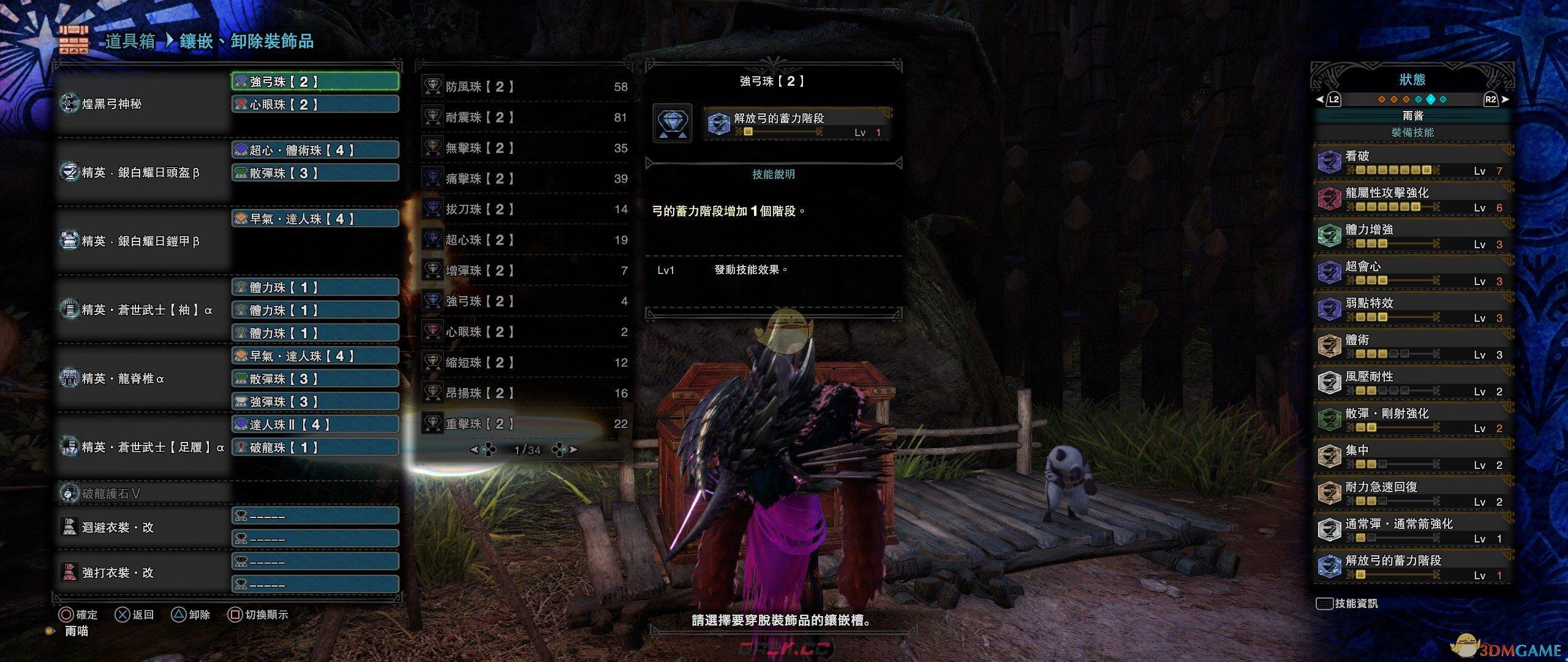The width and height of the screenshot is (1568, 662).
Task: Choose 痛擊珠【2】 in the jewel list
Action: pyautogui.click(x=524, y=179)
